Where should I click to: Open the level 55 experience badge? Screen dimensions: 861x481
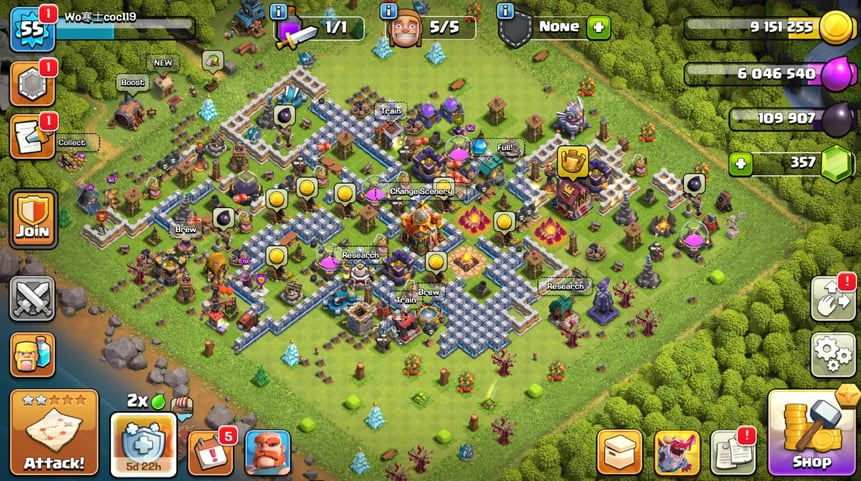coord(31,28)
